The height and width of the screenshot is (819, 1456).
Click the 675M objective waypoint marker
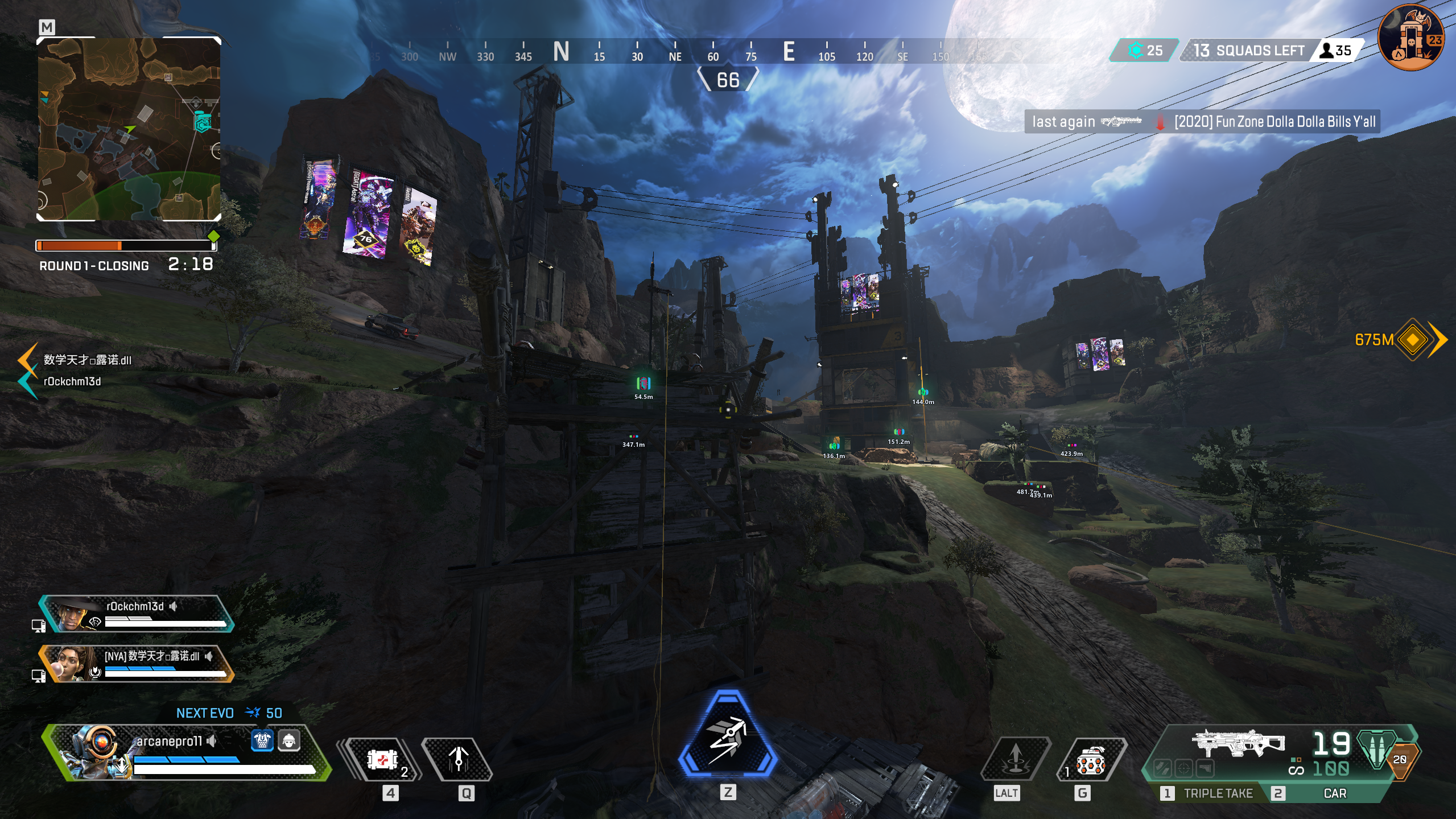click(1412, 340)
